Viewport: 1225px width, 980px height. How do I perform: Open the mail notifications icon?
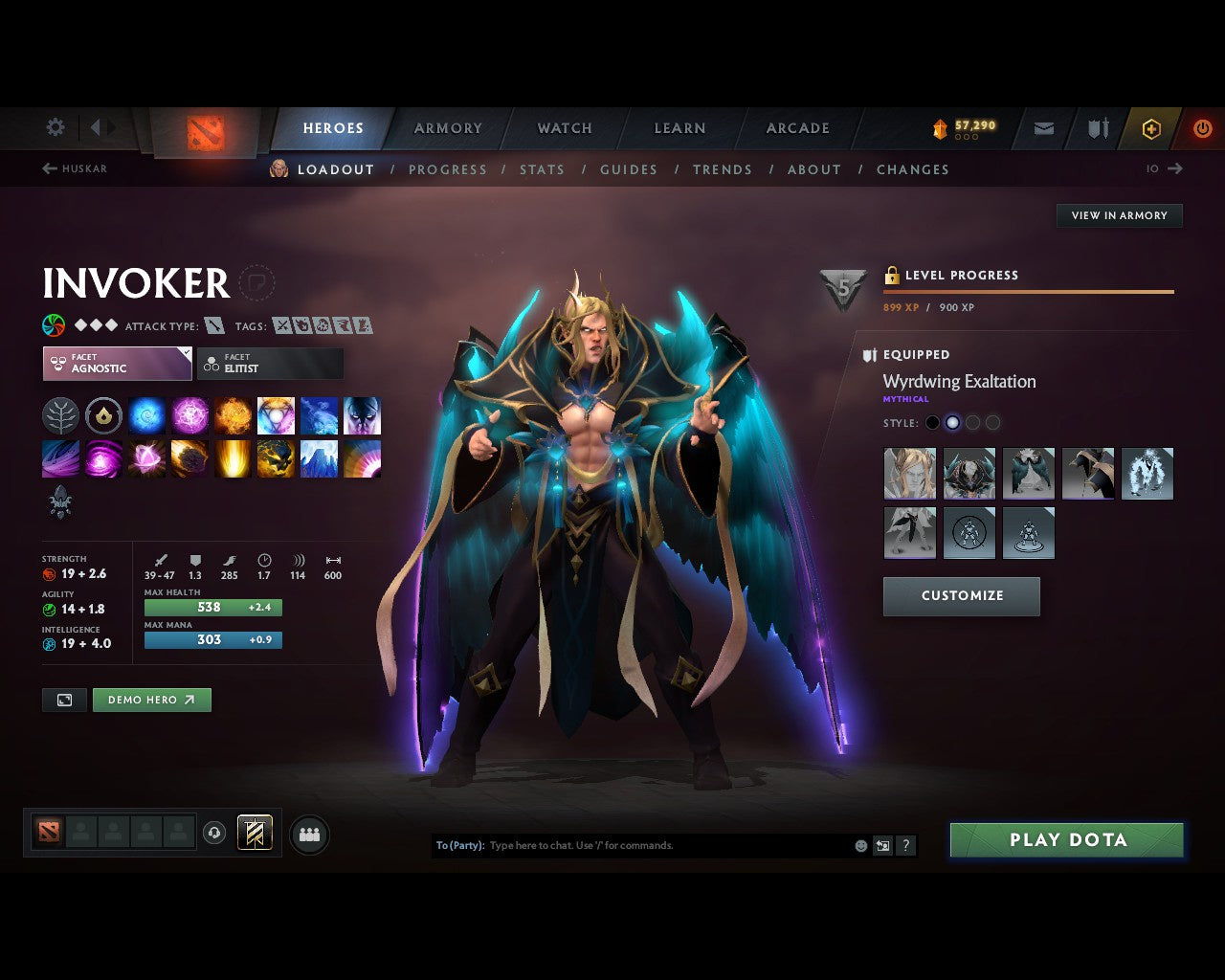pyautogui.click(x=1042, y=128)
